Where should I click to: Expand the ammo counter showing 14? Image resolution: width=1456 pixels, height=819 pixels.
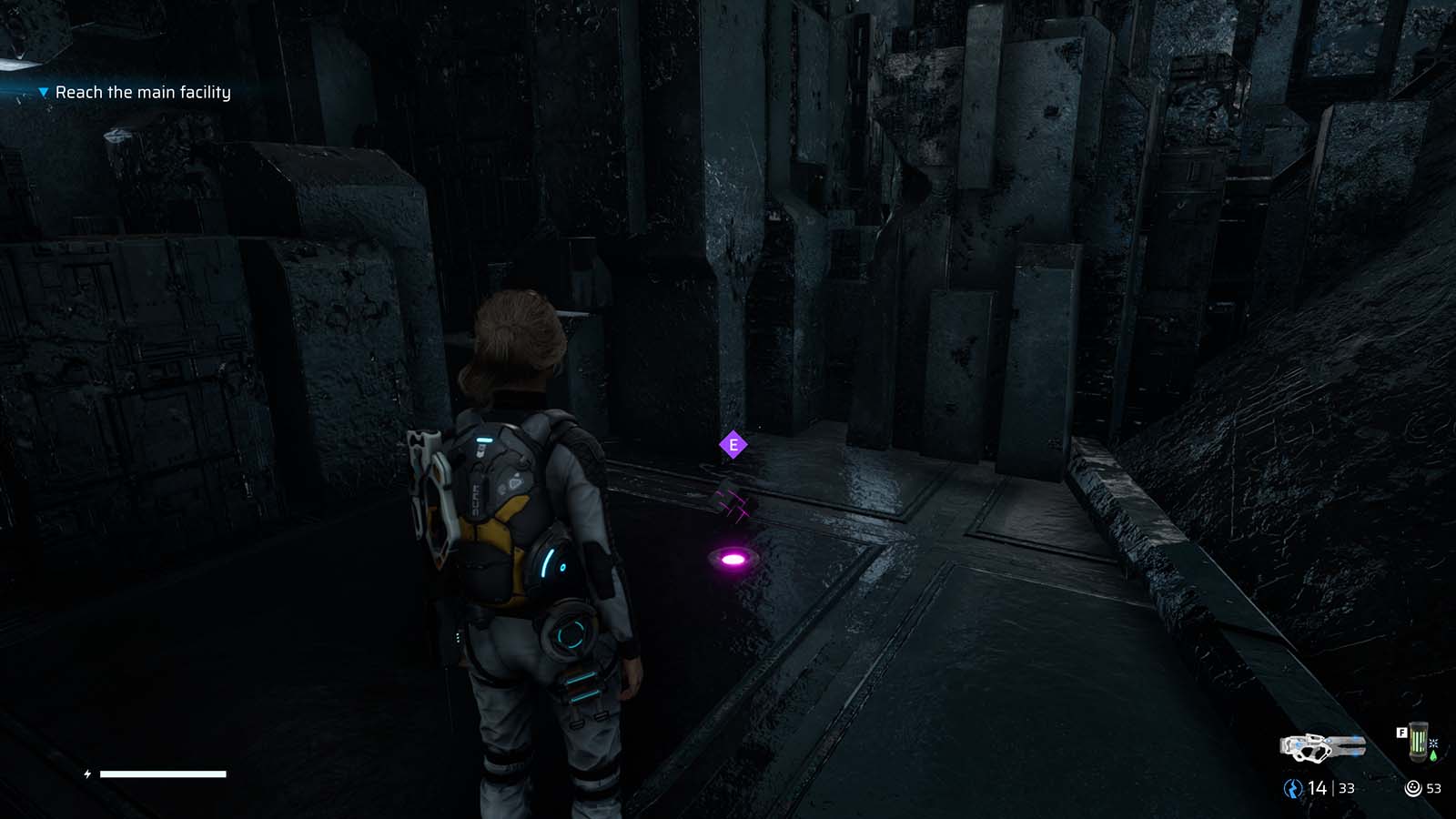point(1317,787)
